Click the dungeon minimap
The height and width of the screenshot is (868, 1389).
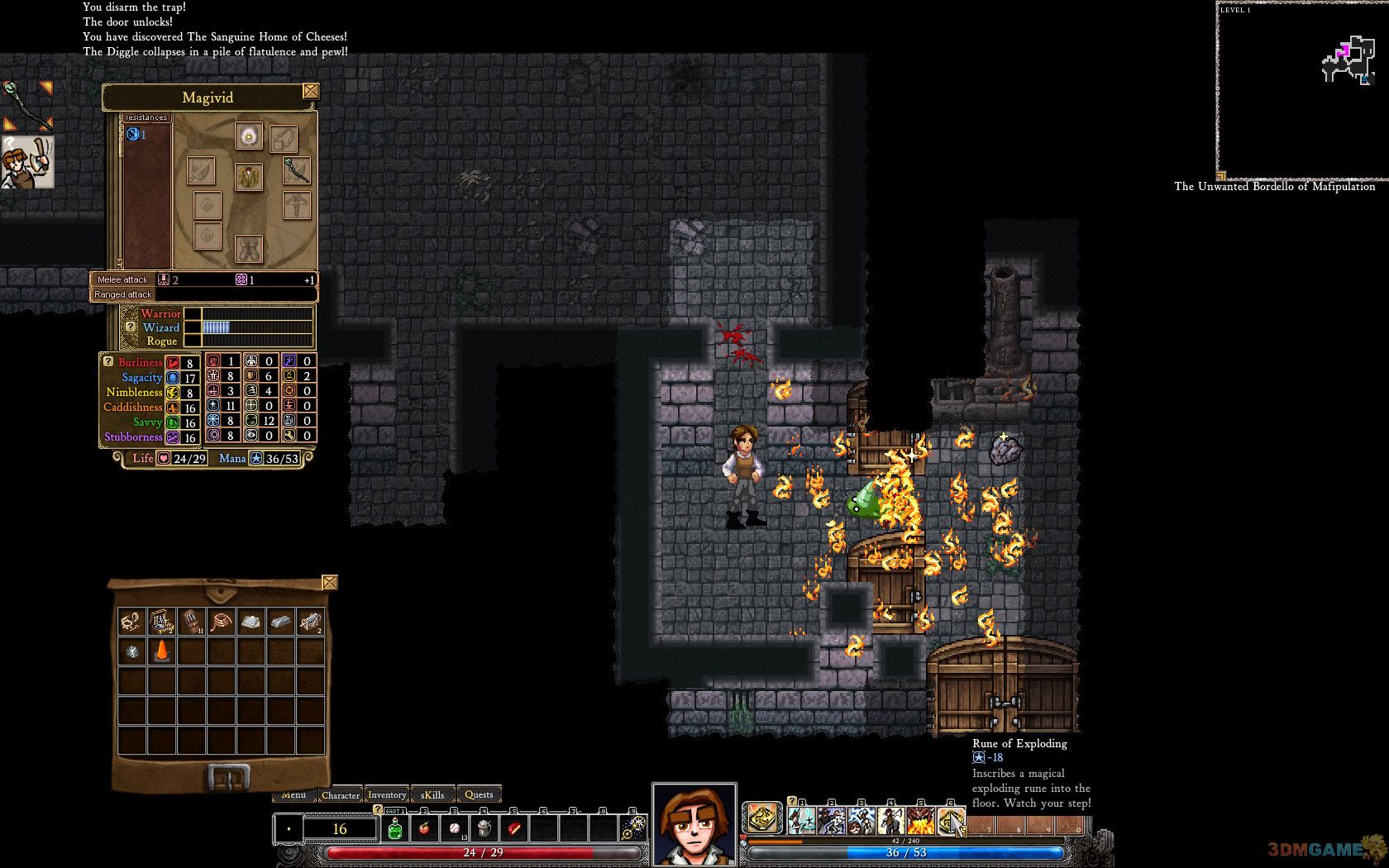(1302, 91)
